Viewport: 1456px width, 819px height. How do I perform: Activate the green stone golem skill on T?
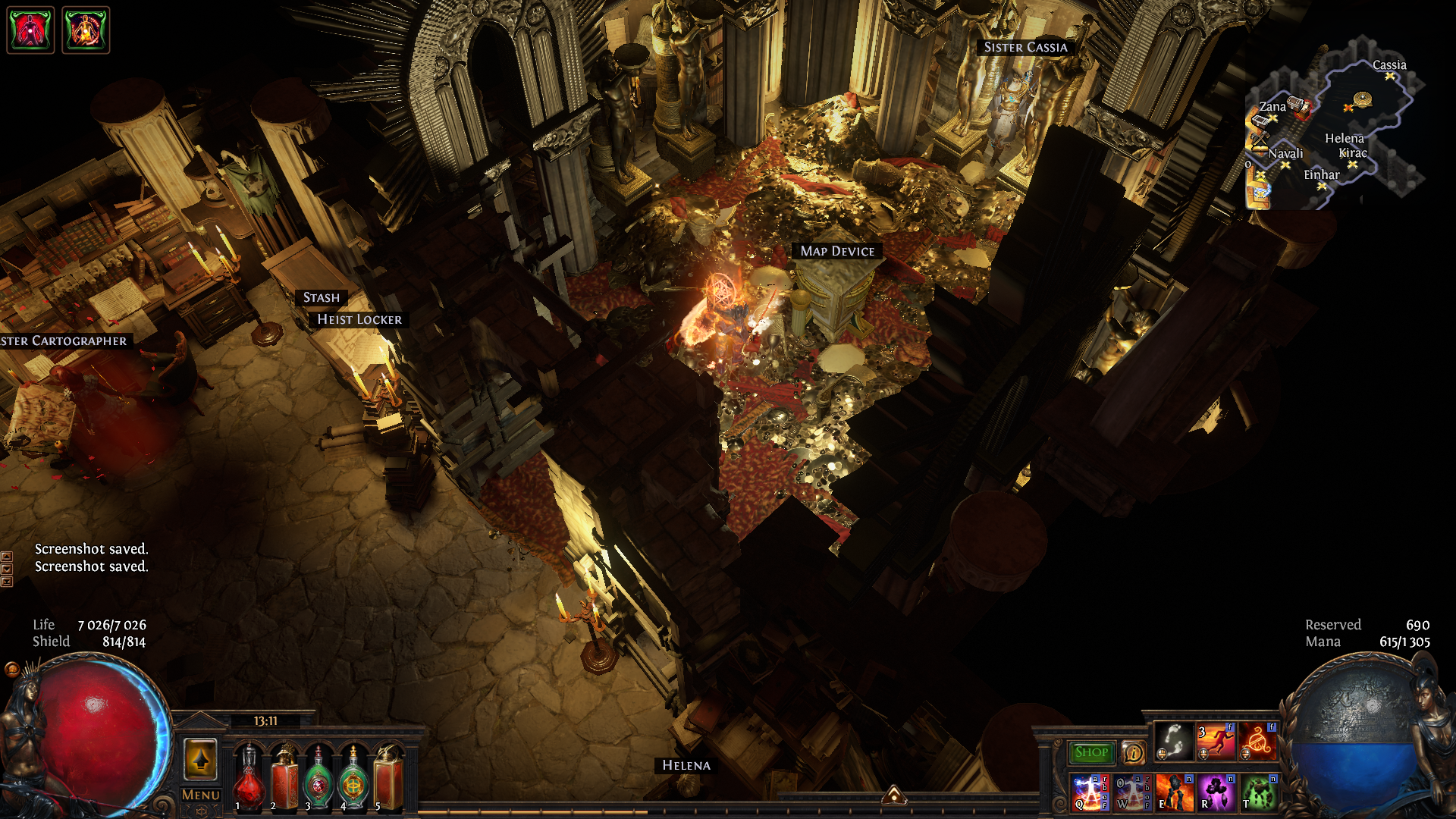(x=1258, y=792)
